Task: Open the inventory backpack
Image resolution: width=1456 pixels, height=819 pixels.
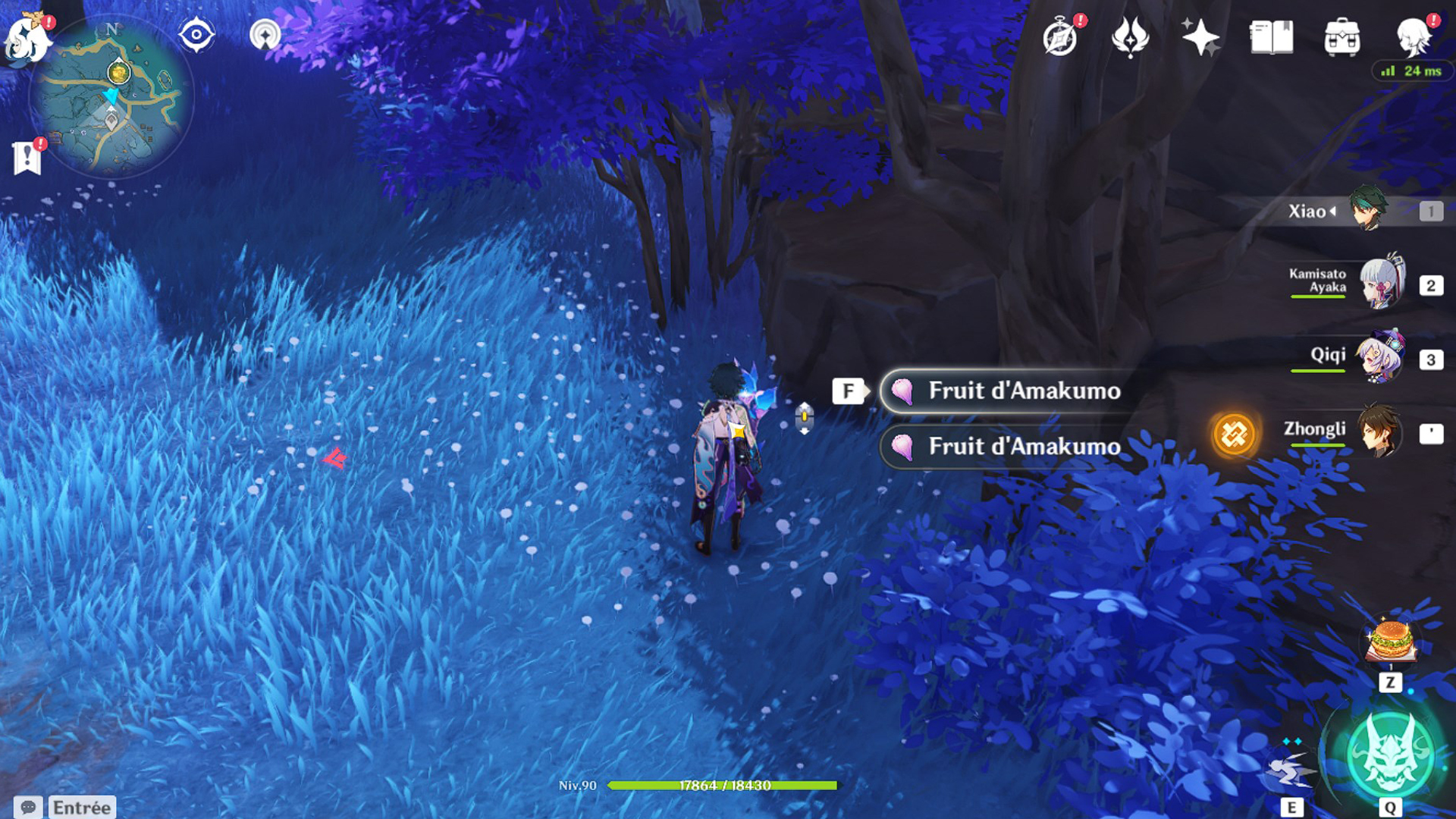Action: click(x=1341, y=36)
